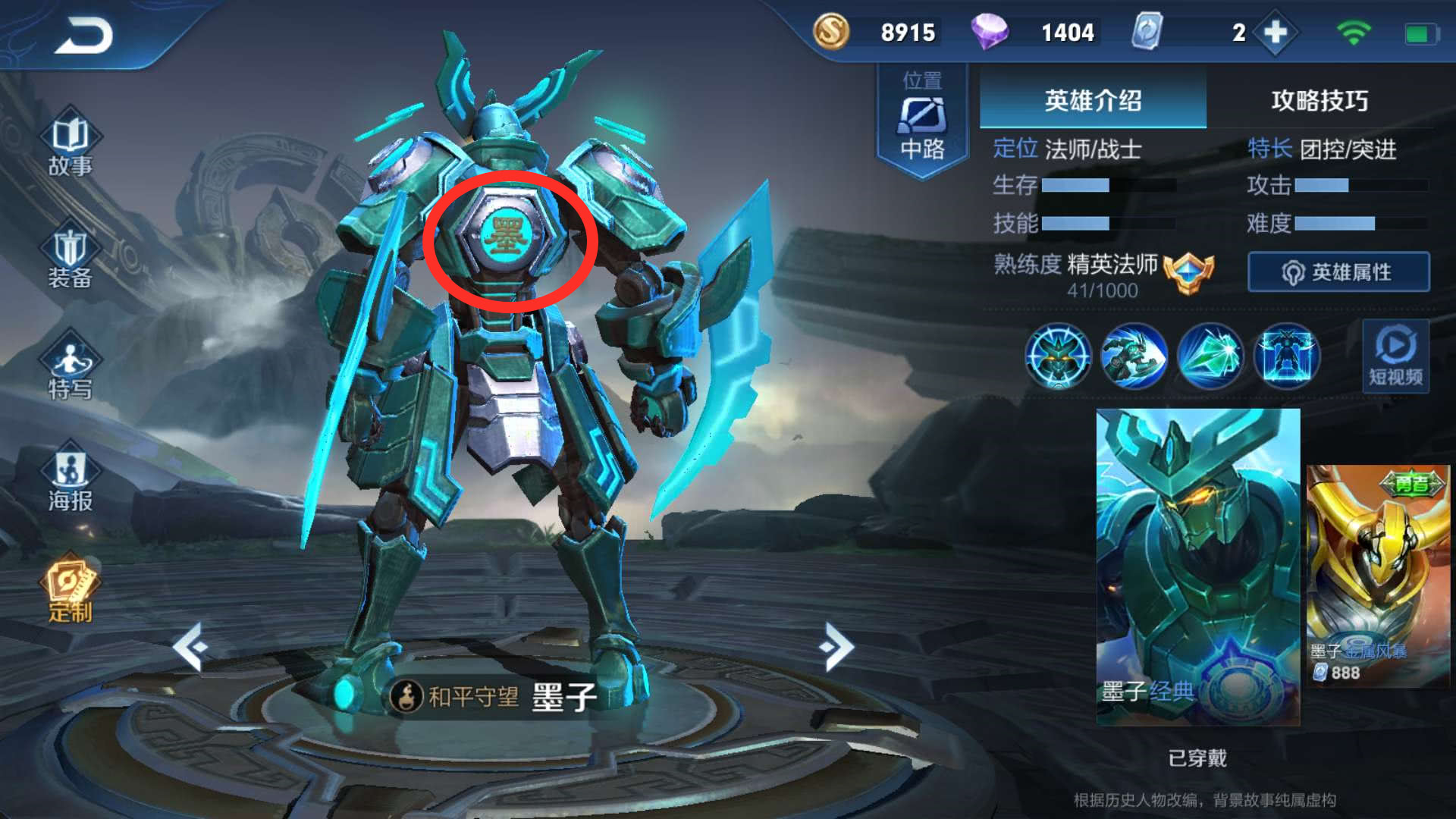
Task: Play the 短视频 short video
Action: click(1395, 356)
